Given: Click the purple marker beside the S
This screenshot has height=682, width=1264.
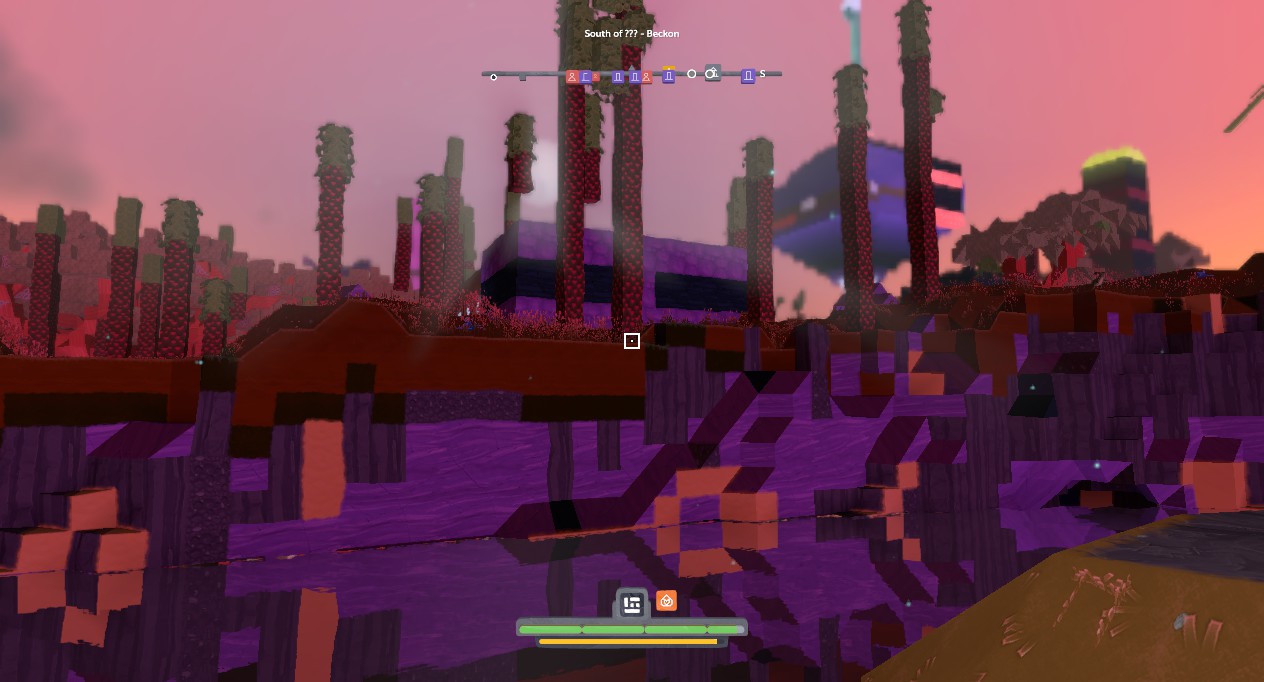Looking at the screenshot, I should point(747,76).
